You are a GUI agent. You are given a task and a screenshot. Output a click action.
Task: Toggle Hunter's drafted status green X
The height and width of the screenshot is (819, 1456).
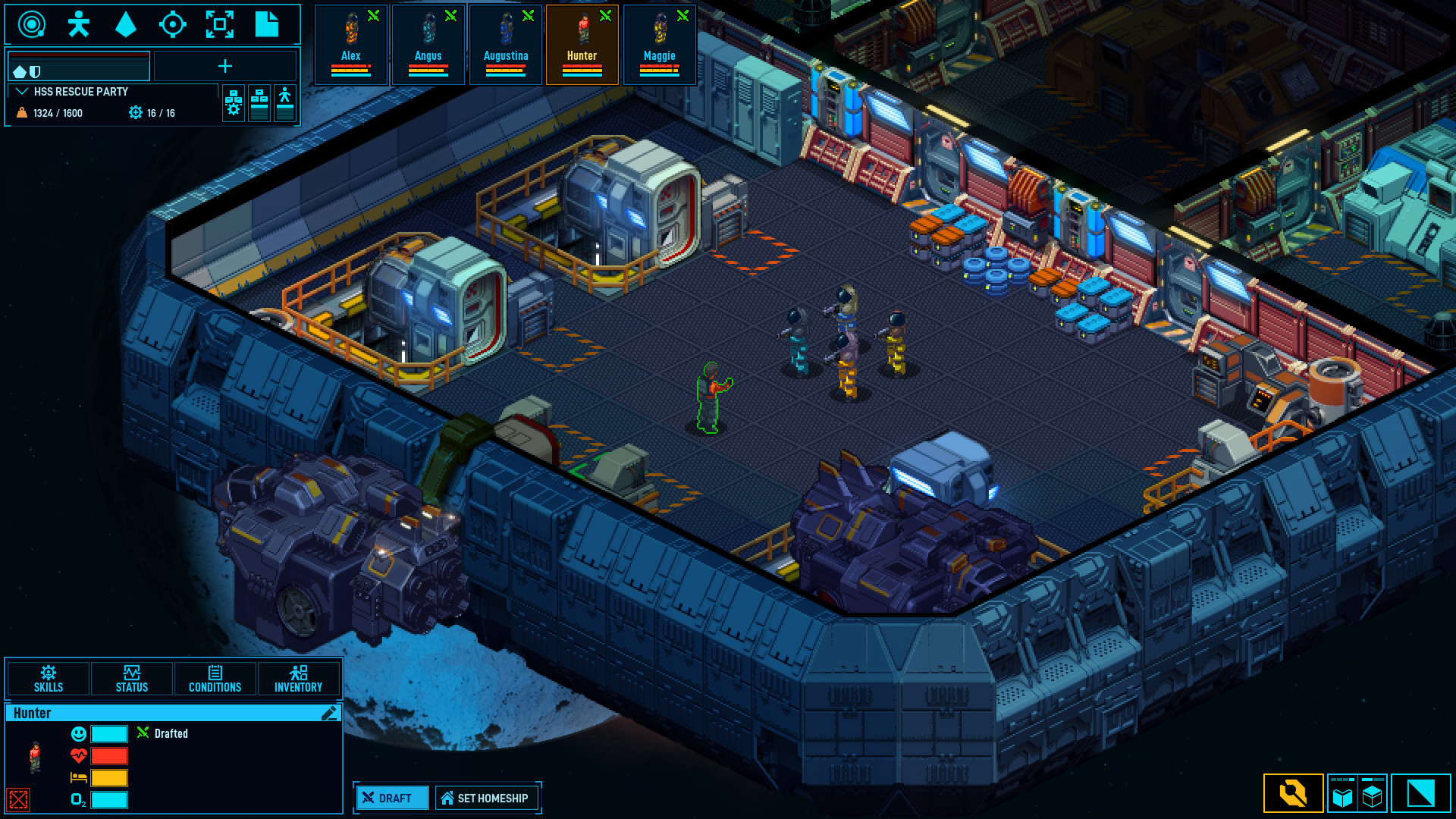(x=143, y=733)
